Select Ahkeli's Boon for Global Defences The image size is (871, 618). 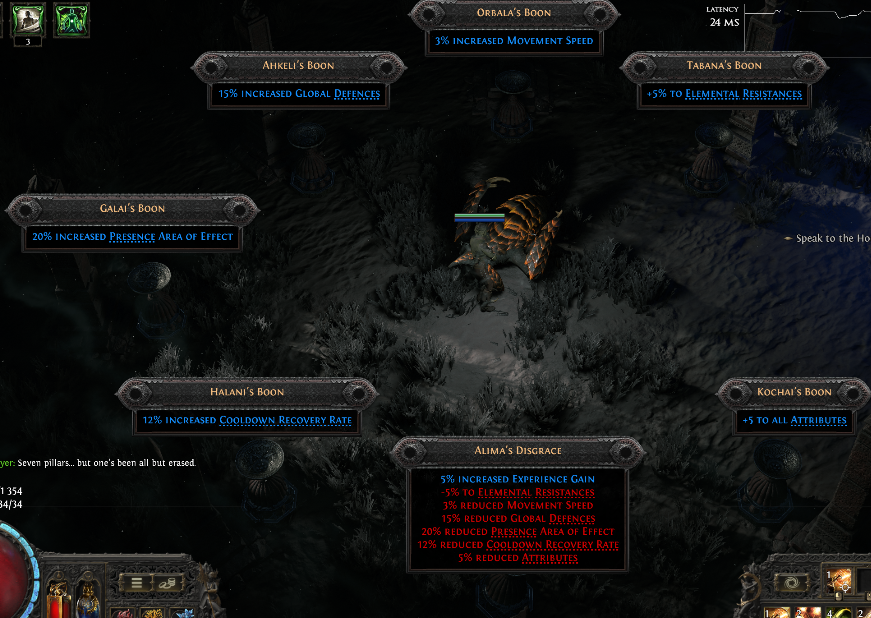(x=298, y=94)
